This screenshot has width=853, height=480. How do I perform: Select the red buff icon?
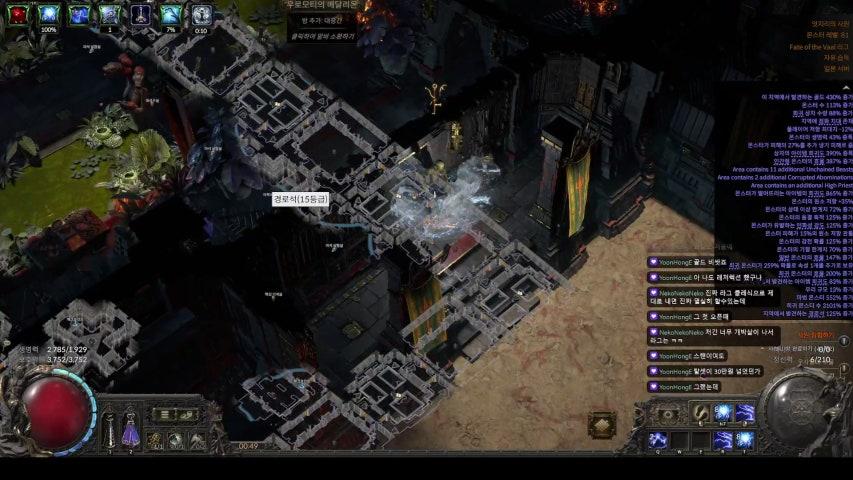click(x=18, y=14)
